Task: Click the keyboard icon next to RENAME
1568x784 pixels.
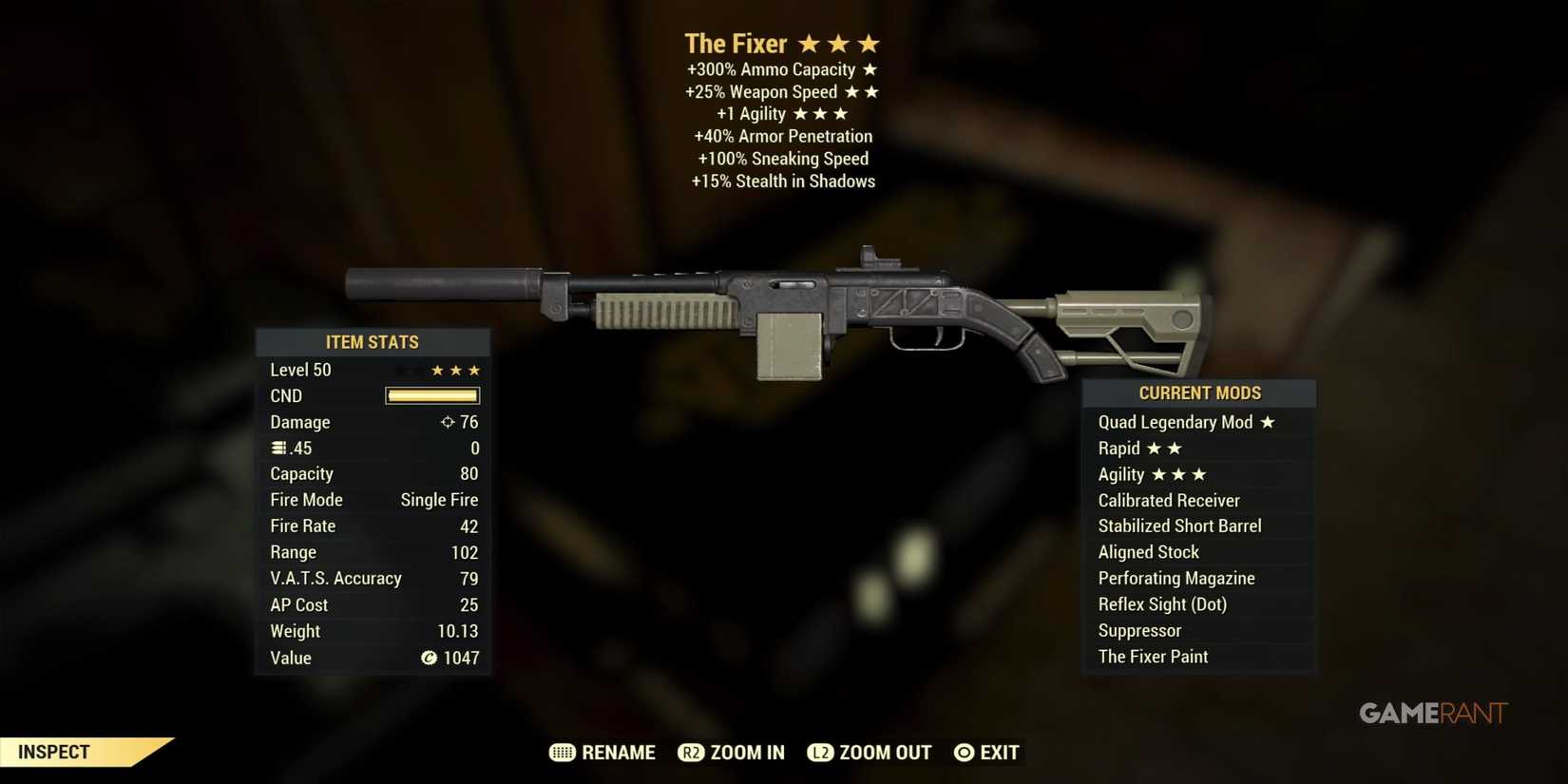Action: [563, 752]
